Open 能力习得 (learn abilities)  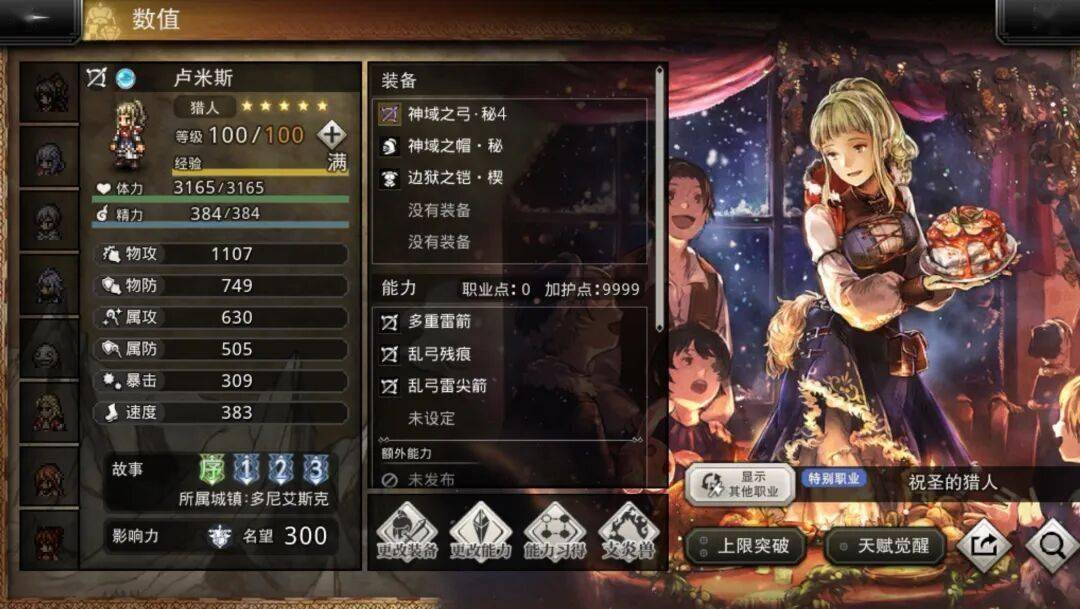tap(555, 533)
